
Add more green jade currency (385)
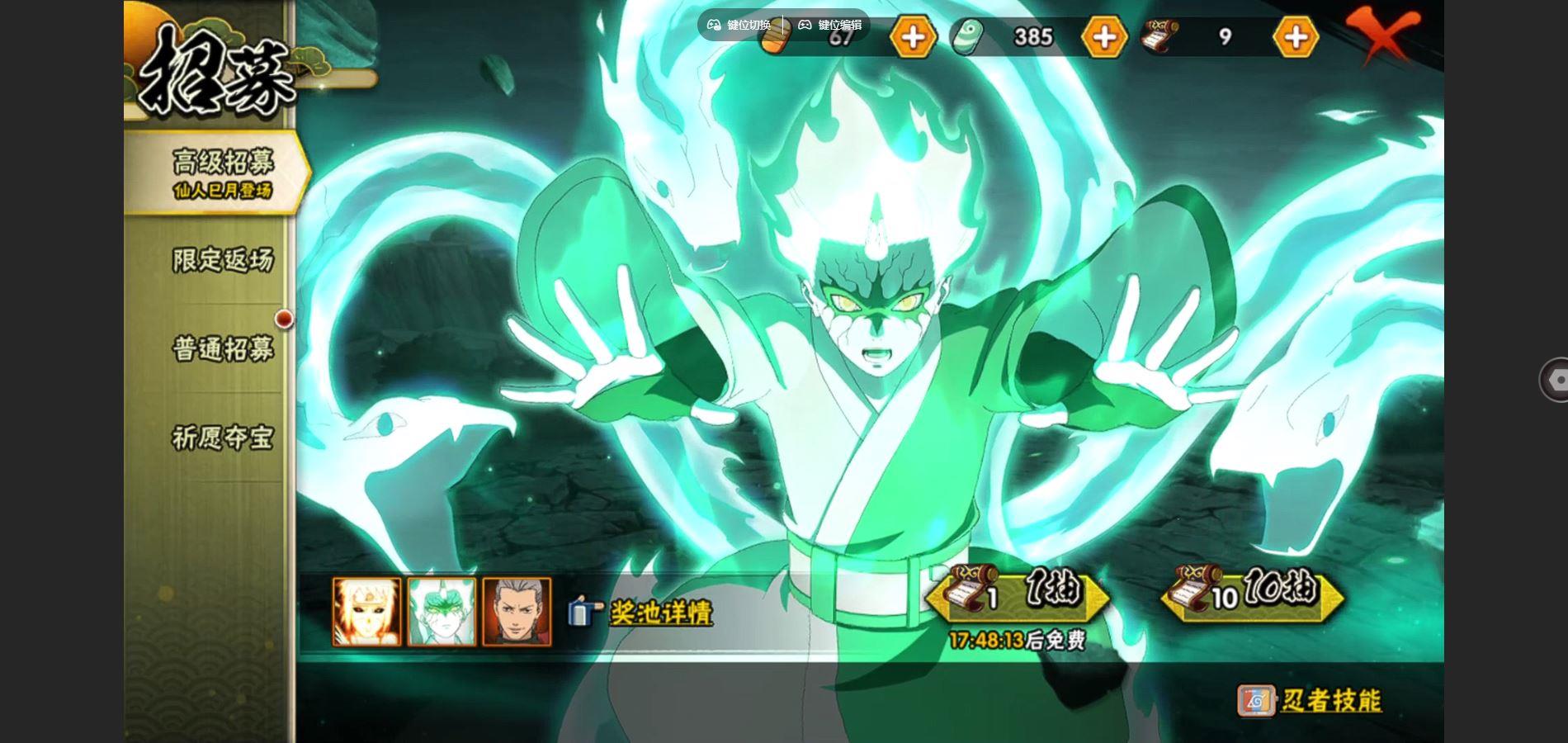point(1104,36)
